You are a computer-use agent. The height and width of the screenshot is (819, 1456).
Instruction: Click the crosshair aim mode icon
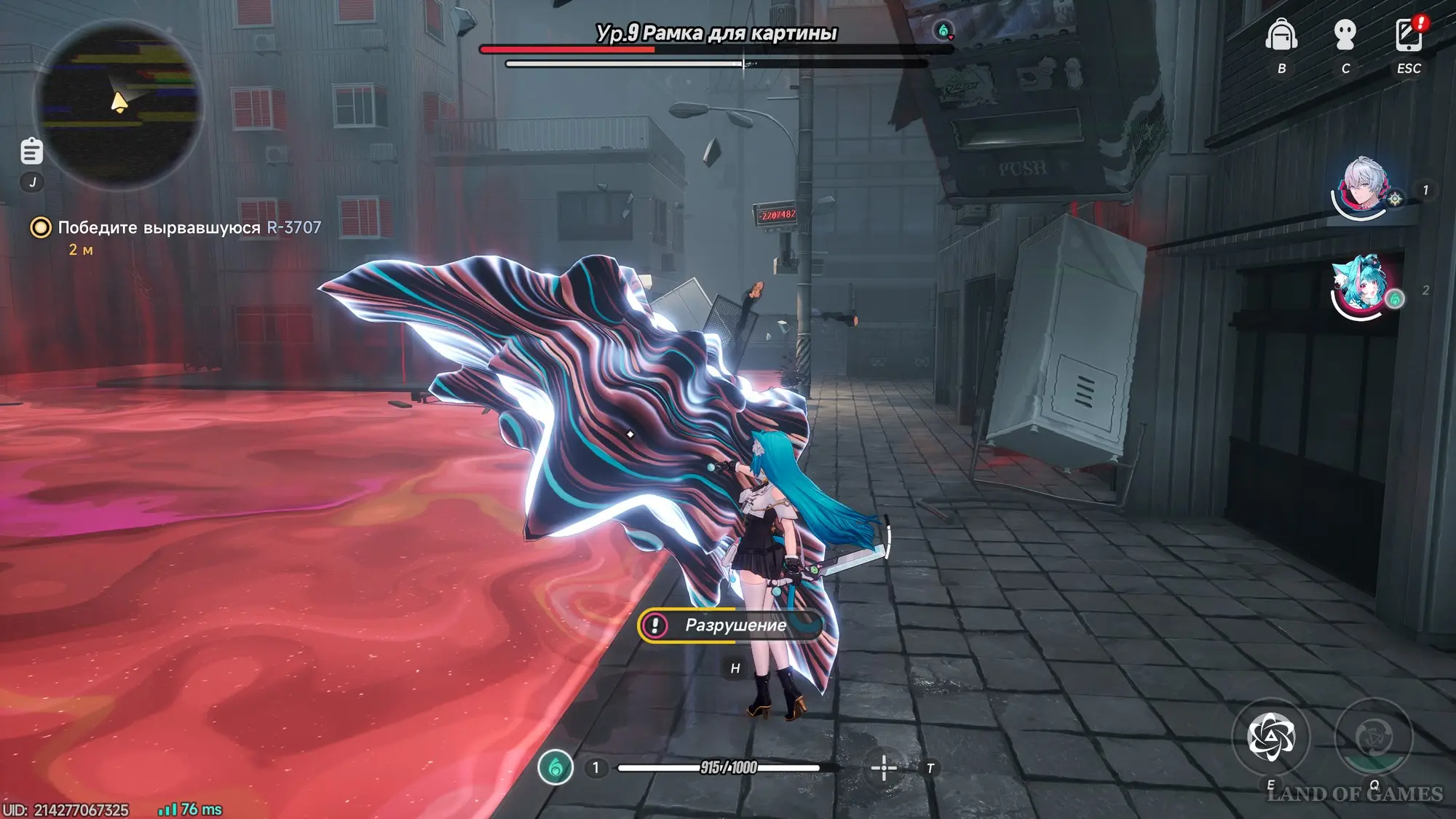884,768
